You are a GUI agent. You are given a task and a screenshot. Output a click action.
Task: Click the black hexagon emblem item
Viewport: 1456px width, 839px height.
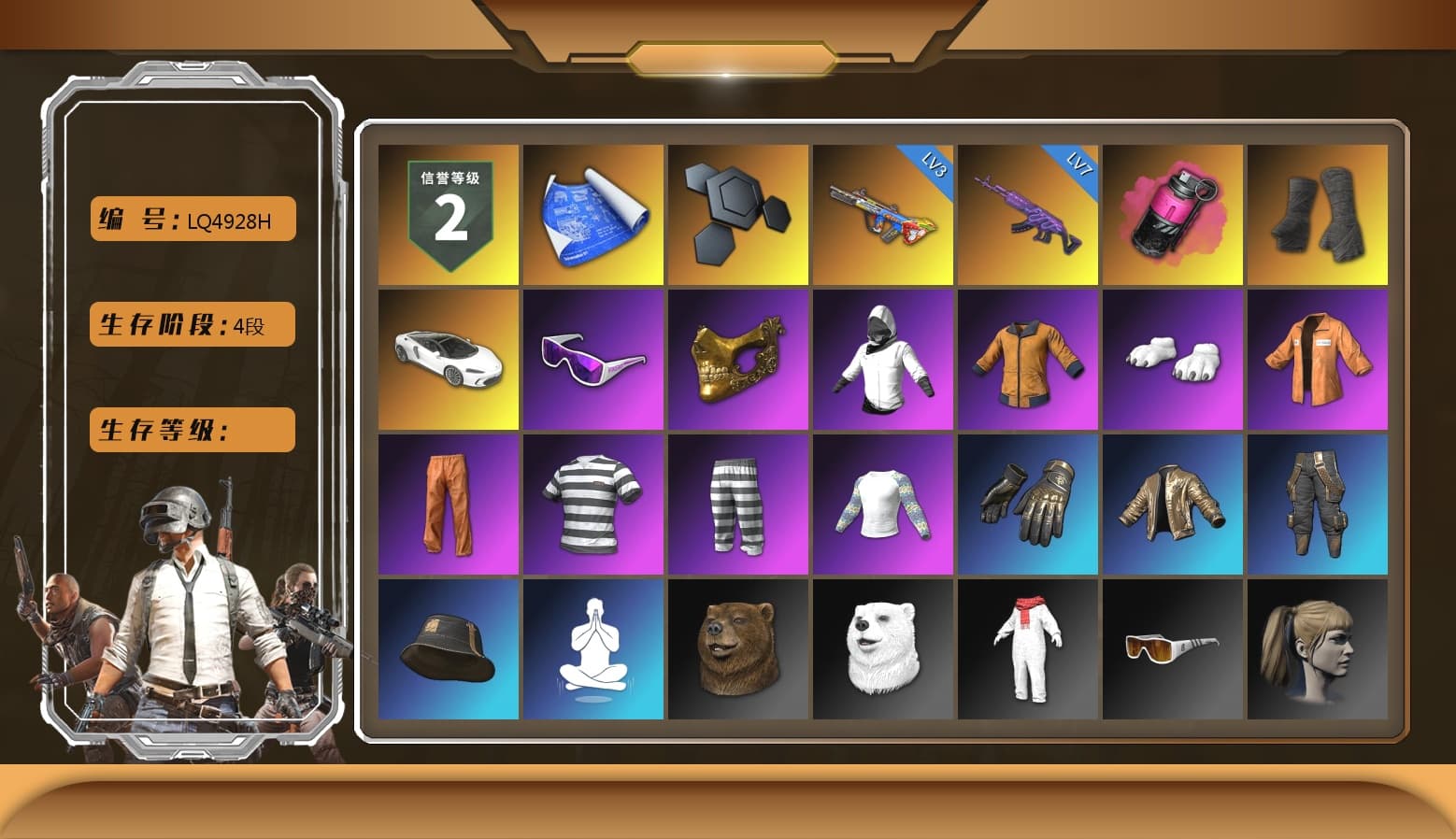(737, 213)
